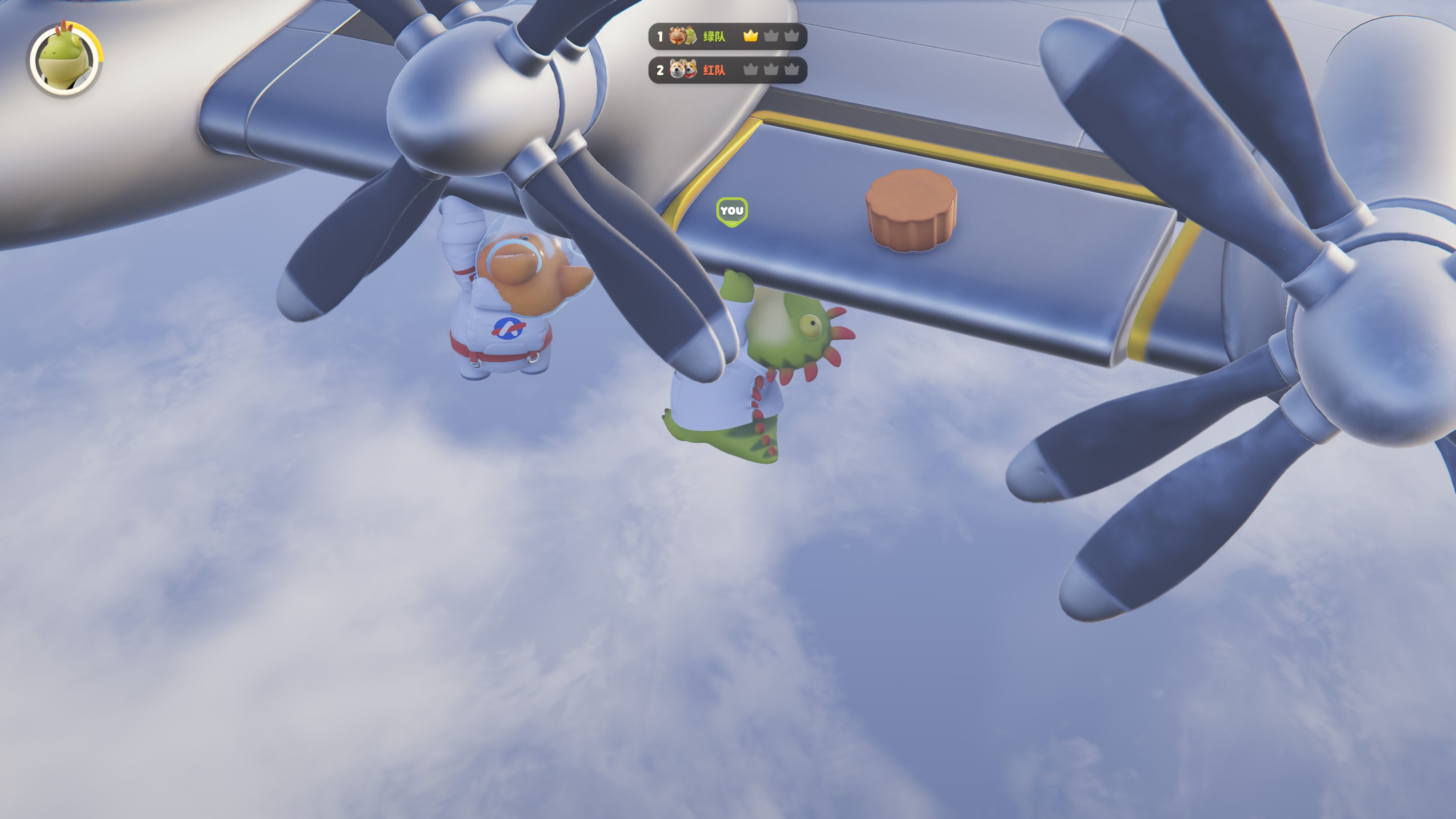Click the green dinosaur player portrait

pos(64,59)
